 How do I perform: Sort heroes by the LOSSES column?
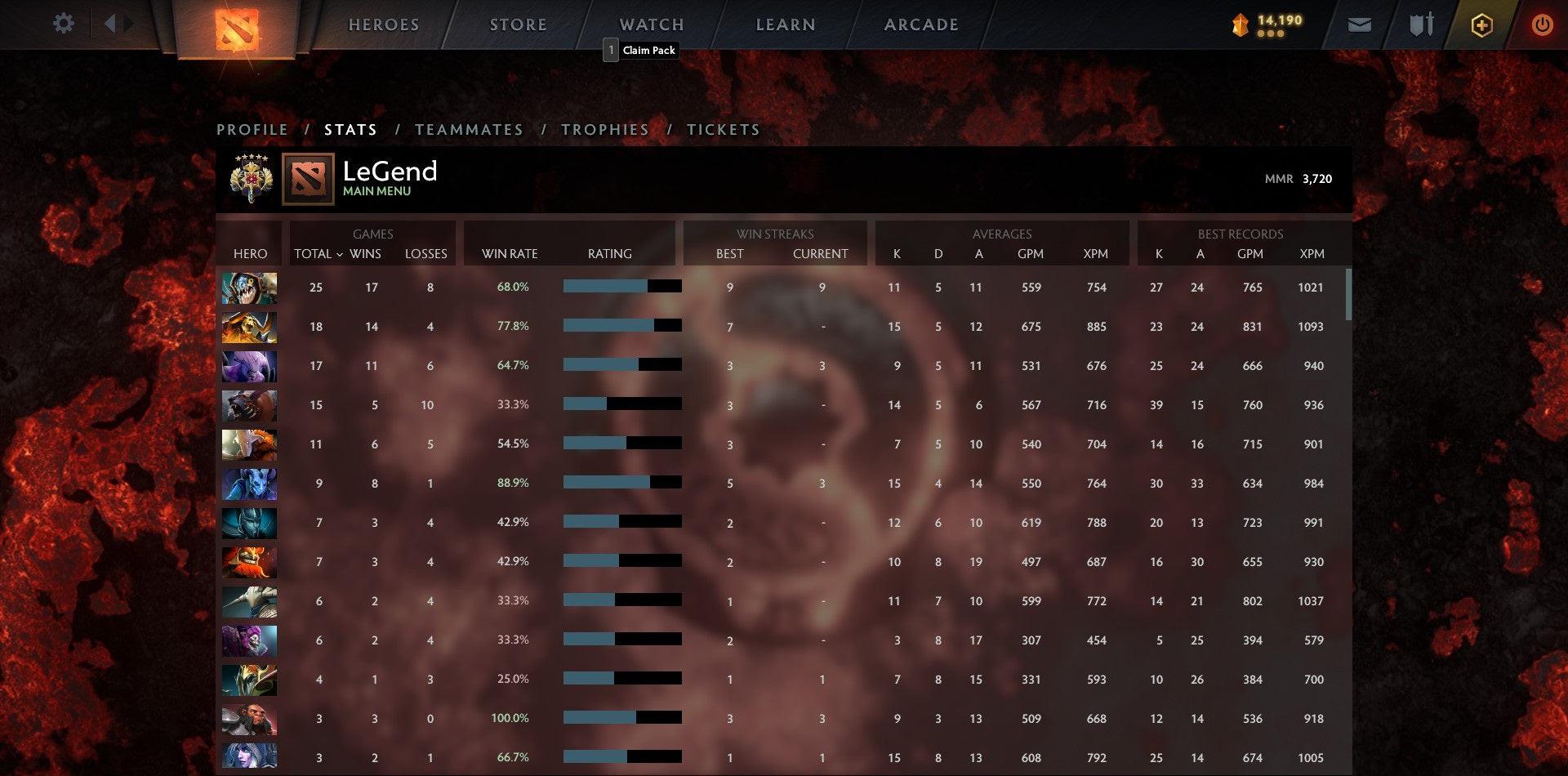[426, 254]
